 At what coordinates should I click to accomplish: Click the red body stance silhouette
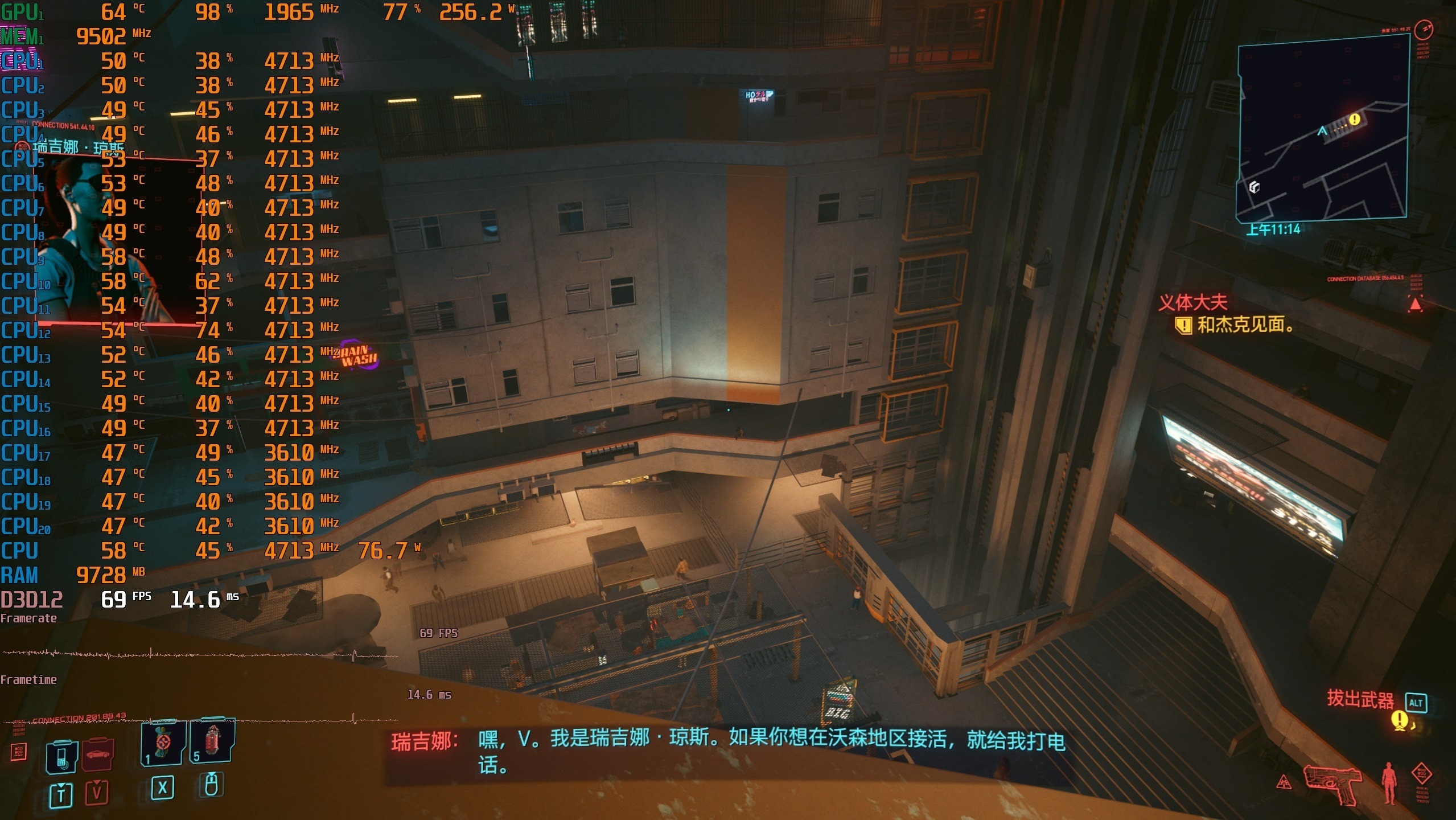(x=1389, y=782)
